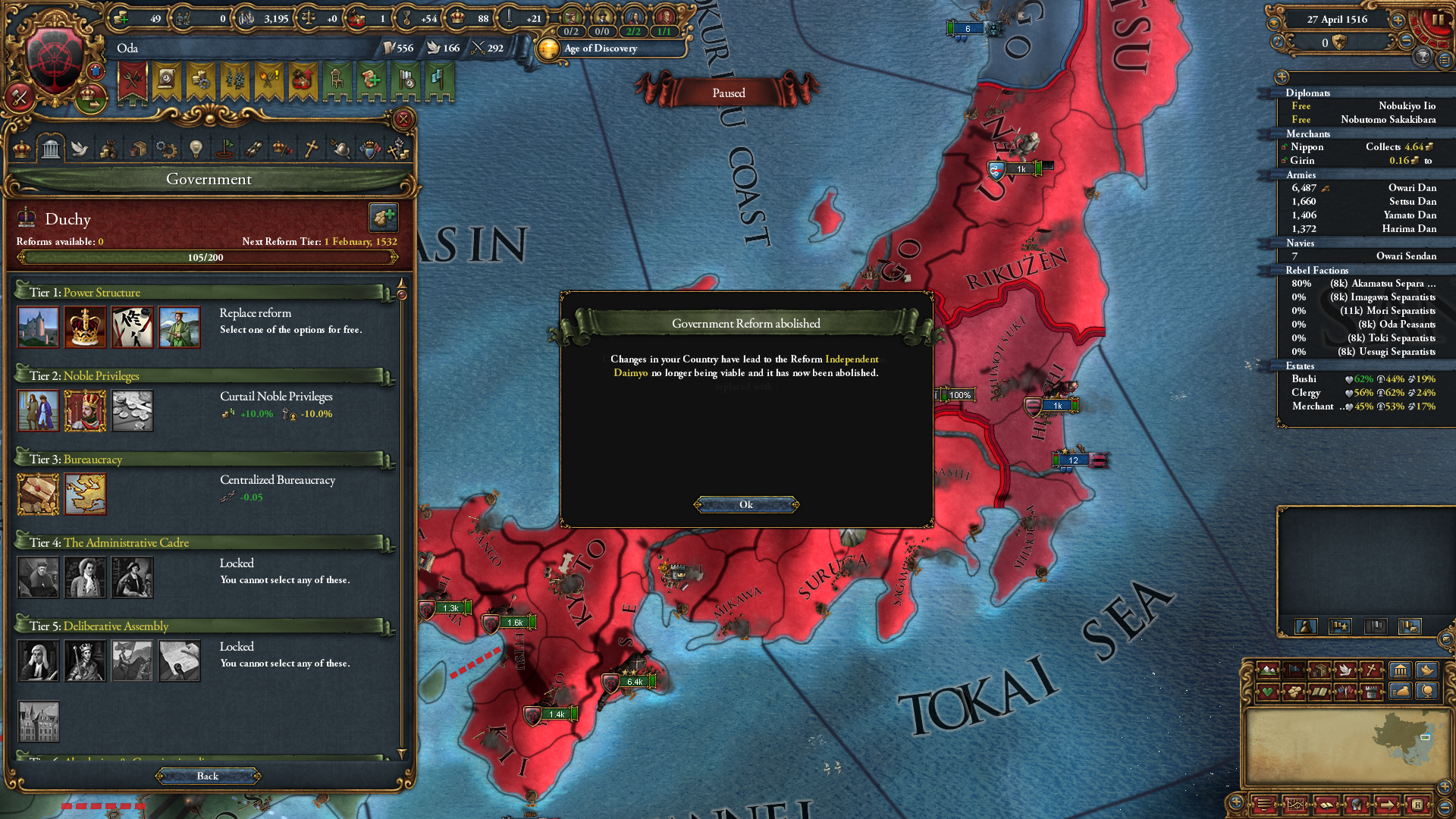Open the Technology tab with the gear icon

point(168,149)
